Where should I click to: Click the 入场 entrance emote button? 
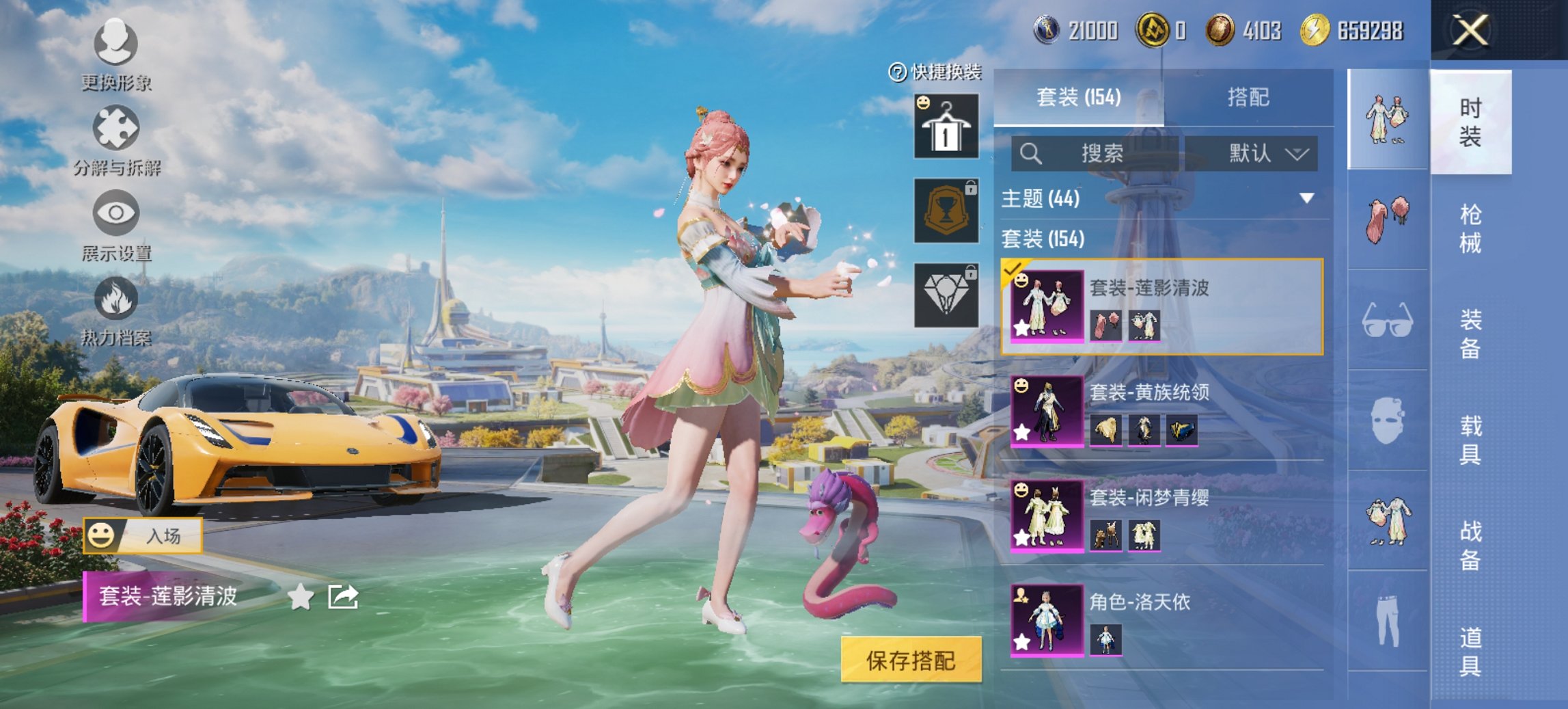click(143, 535)
